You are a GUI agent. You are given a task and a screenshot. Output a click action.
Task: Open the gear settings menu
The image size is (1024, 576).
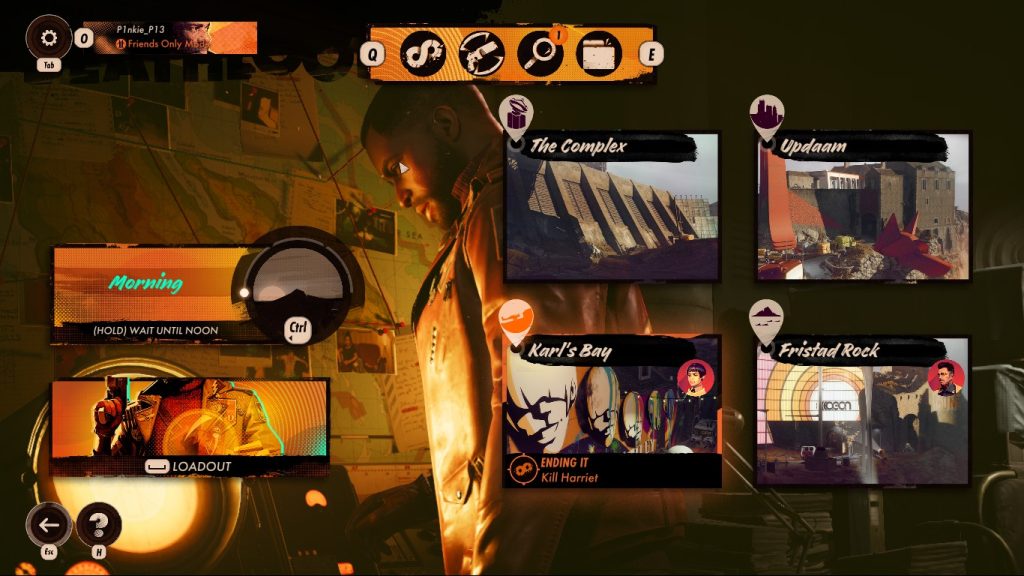[48, 38]
